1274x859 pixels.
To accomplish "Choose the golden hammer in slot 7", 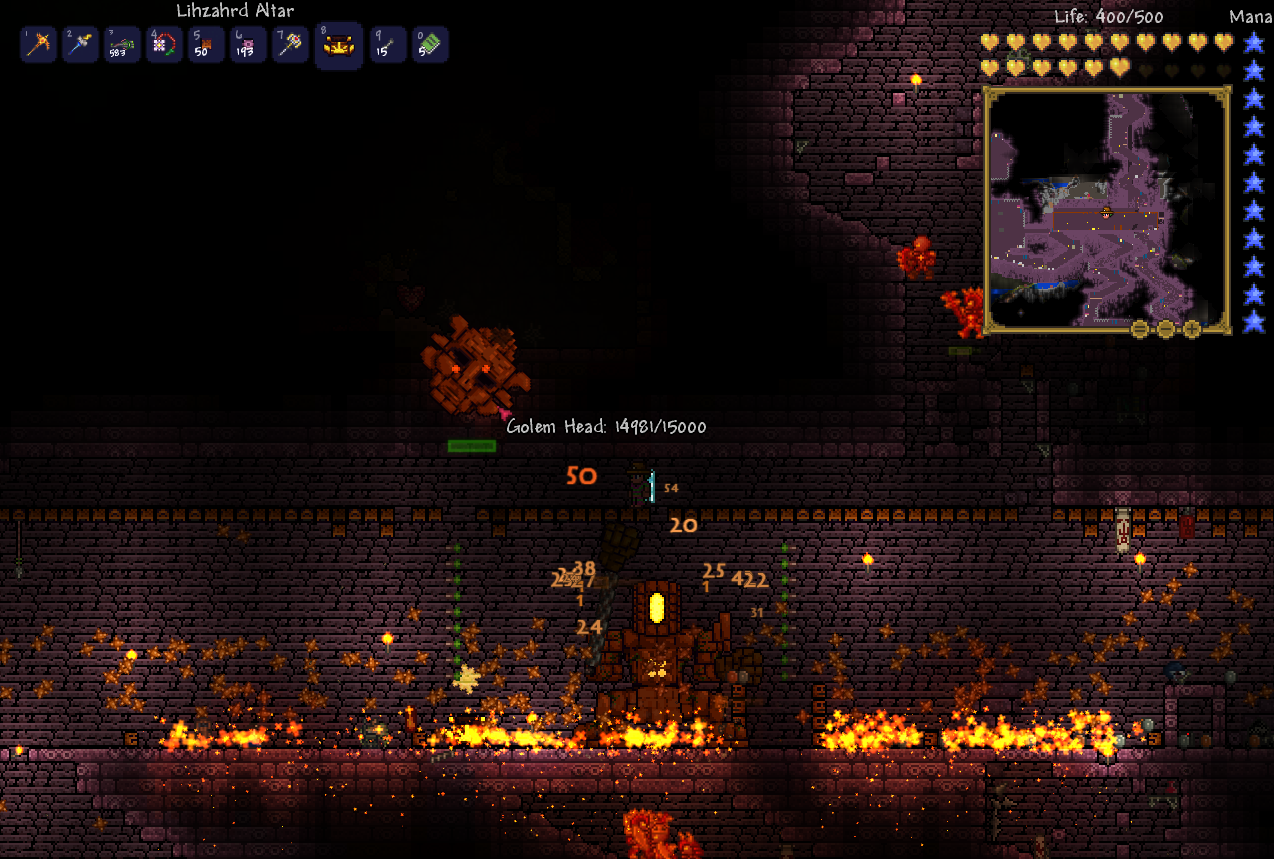I will 290,45.
